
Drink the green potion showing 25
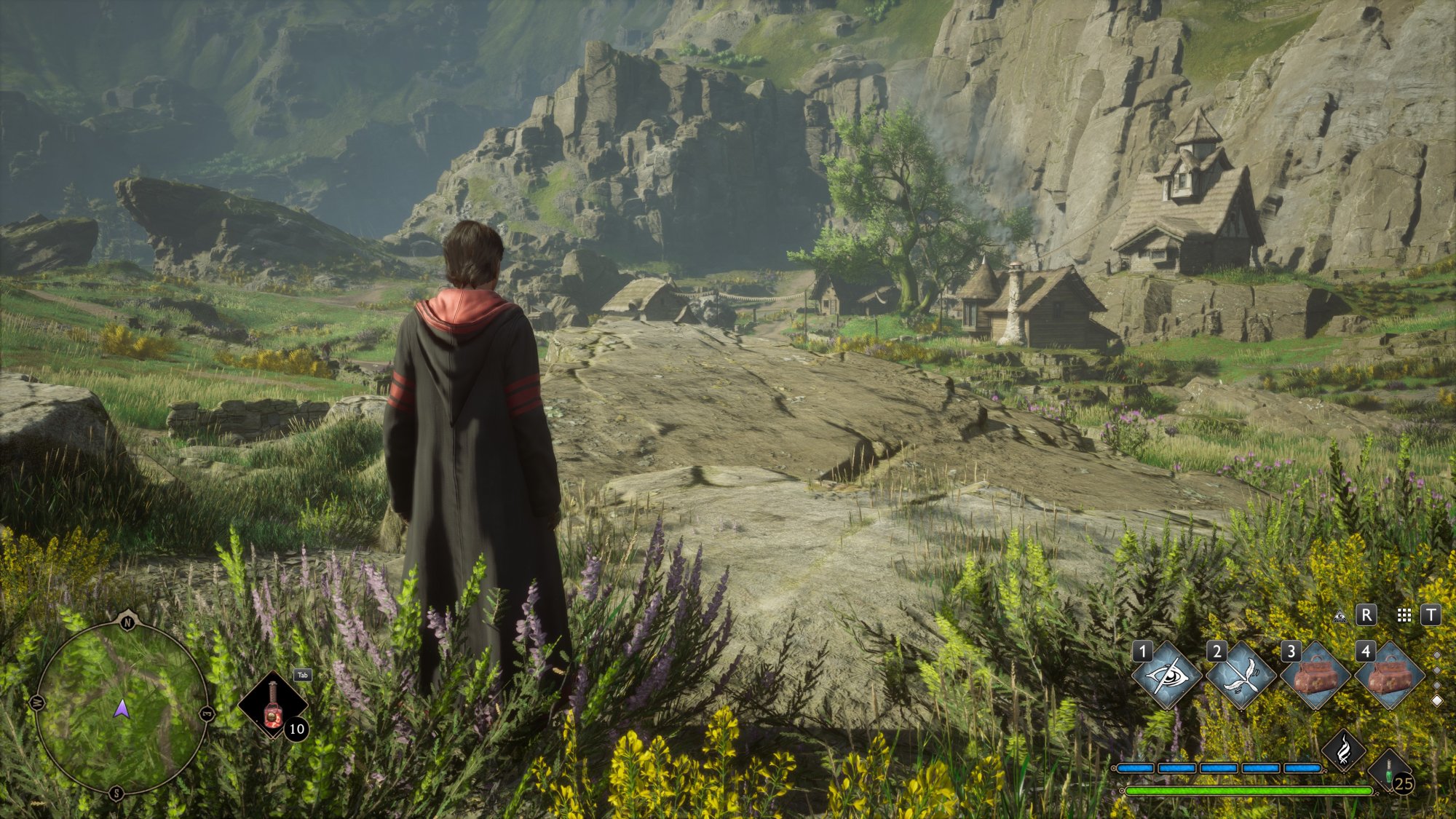point(1390,772)
